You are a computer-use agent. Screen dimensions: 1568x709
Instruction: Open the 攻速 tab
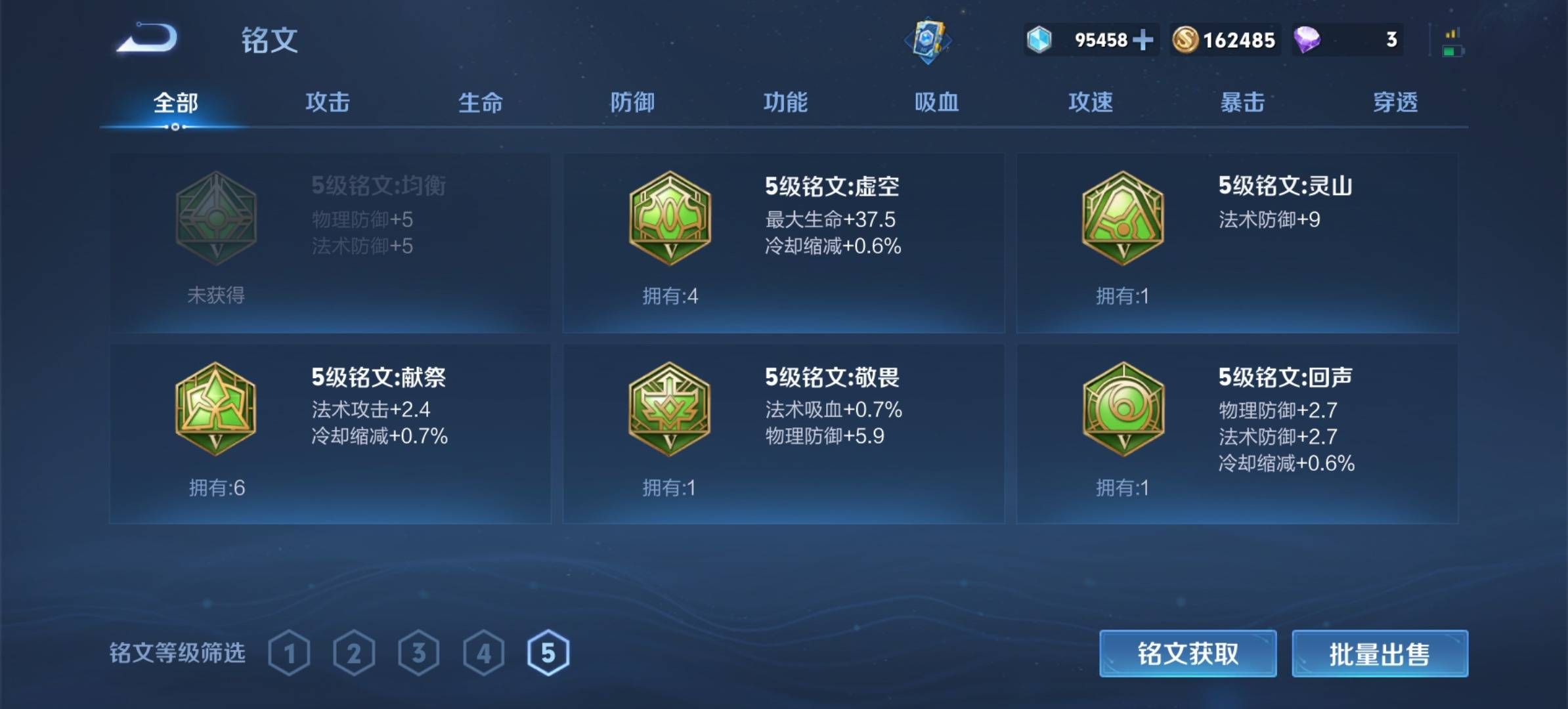pos(1090,102)
